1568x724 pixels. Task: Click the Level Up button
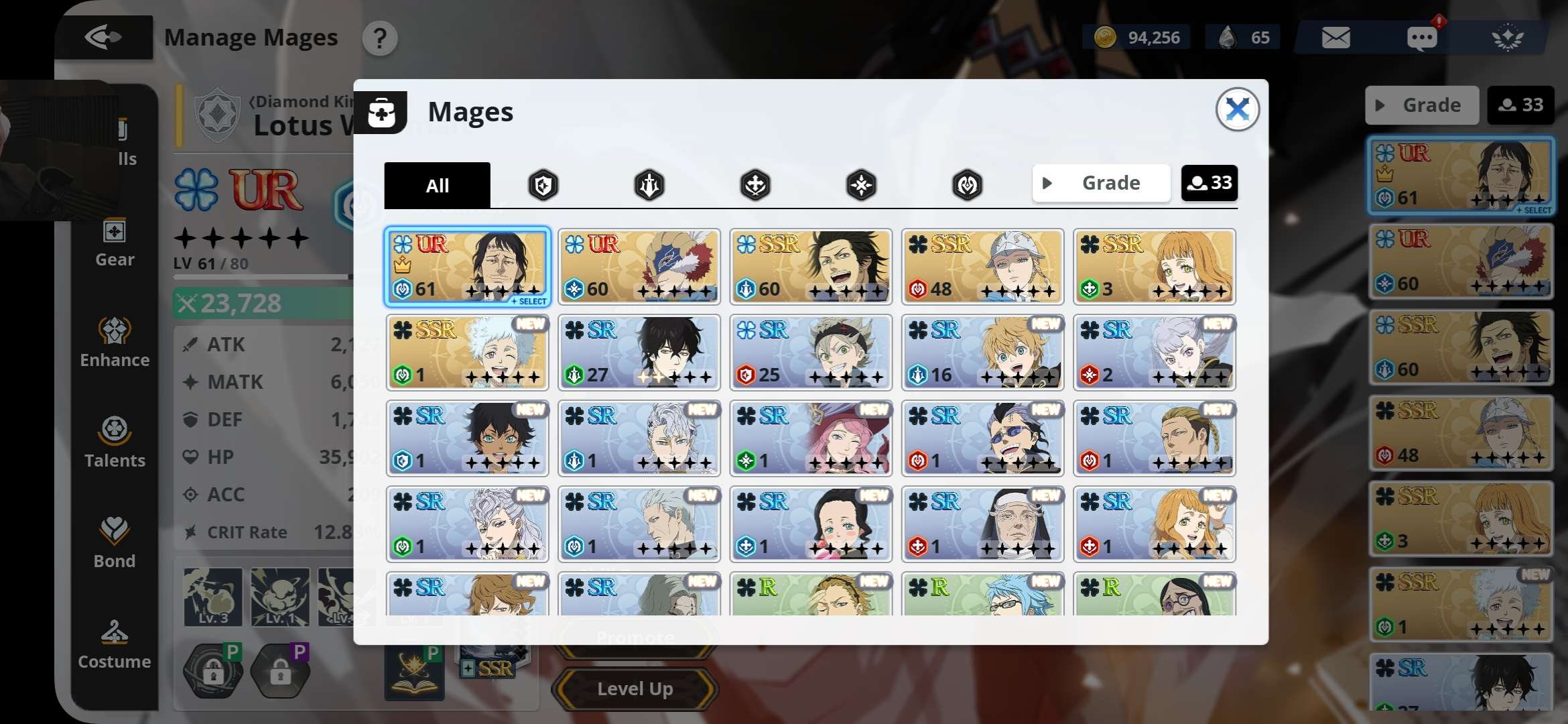point(635,688)
